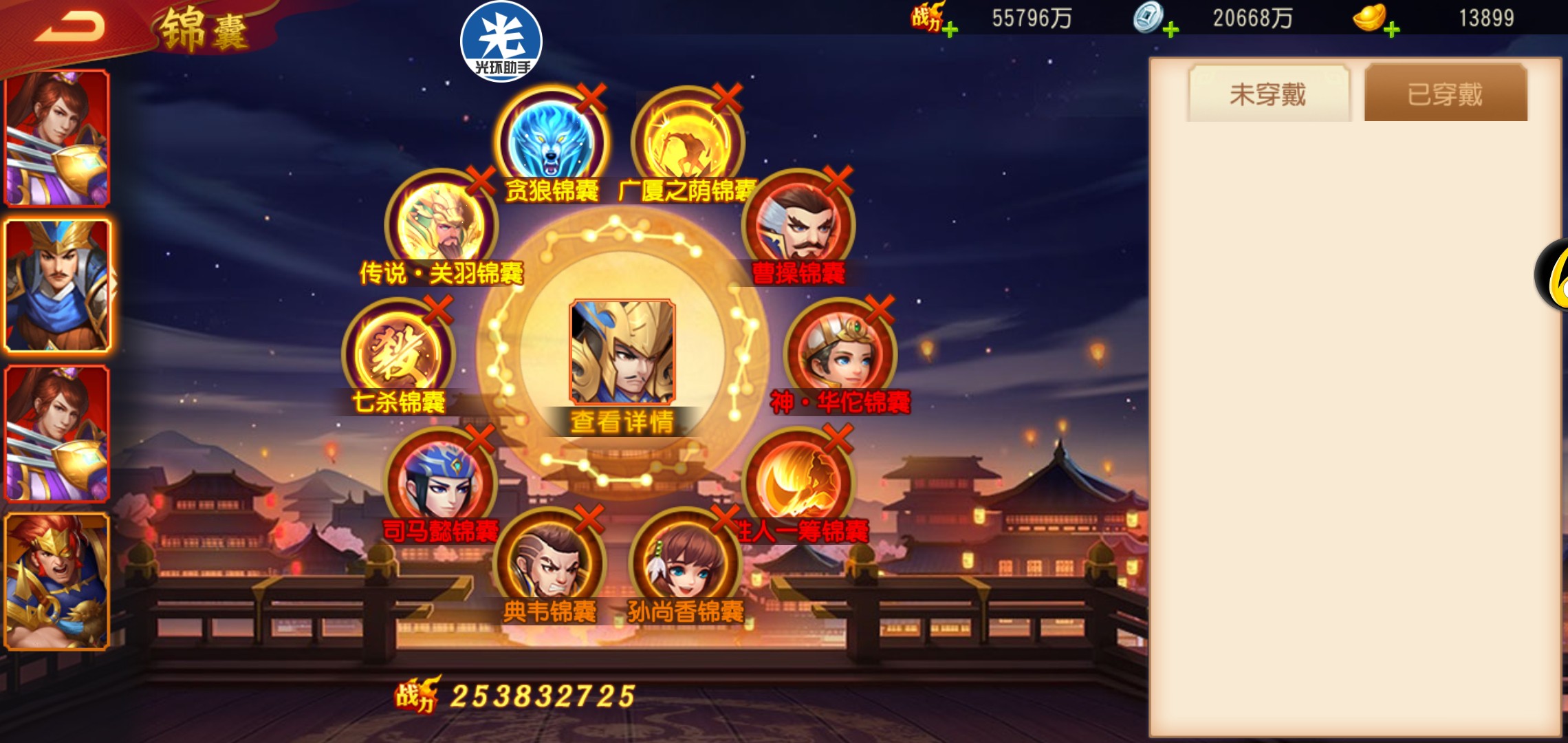This screenshot has width=1568, height=743.
Task: Select the 七杀锦囊 icon
Action: (x=398, y=354)
